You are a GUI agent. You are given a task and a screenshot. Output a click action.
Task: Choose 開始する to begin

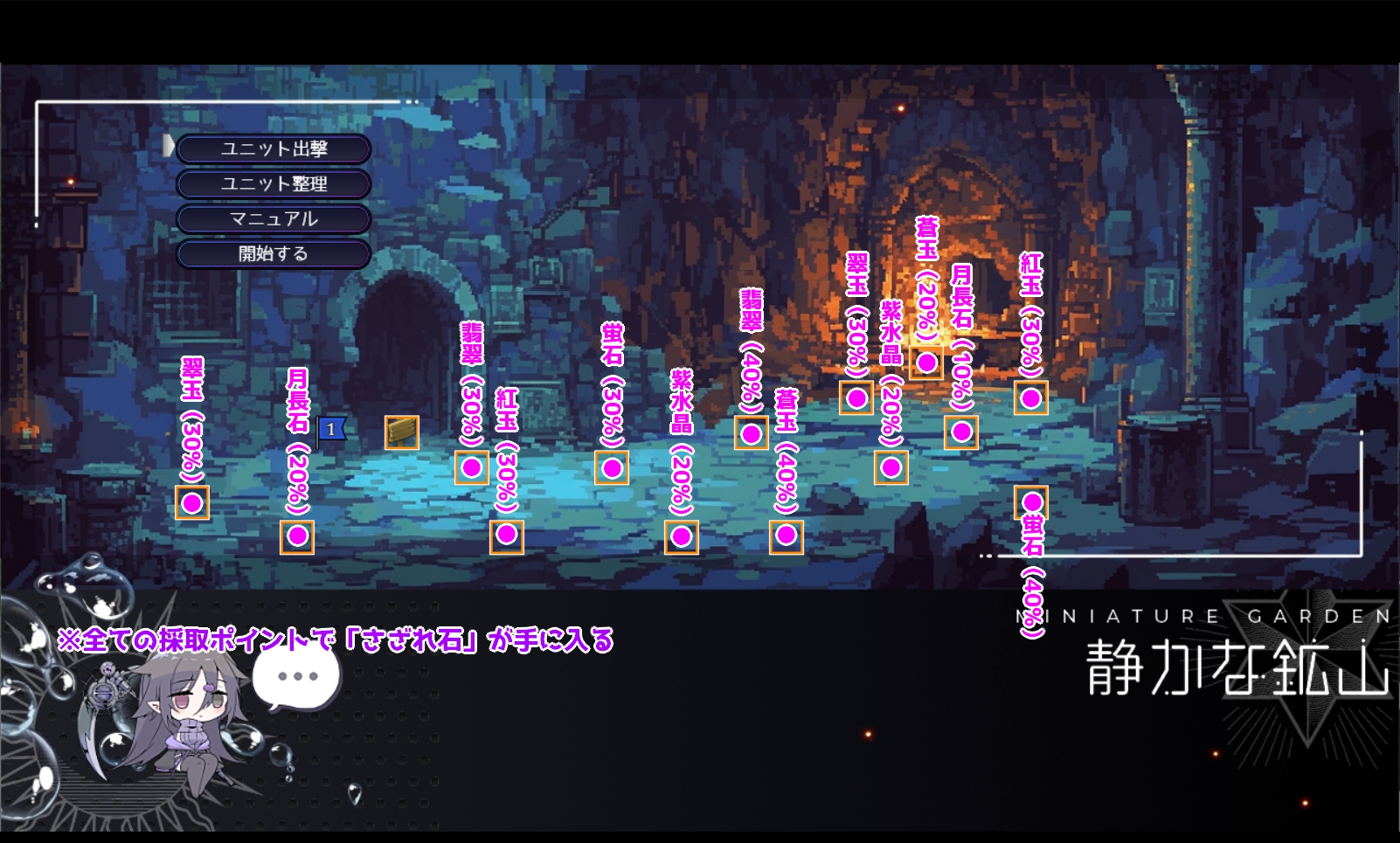tap(274, 254)
